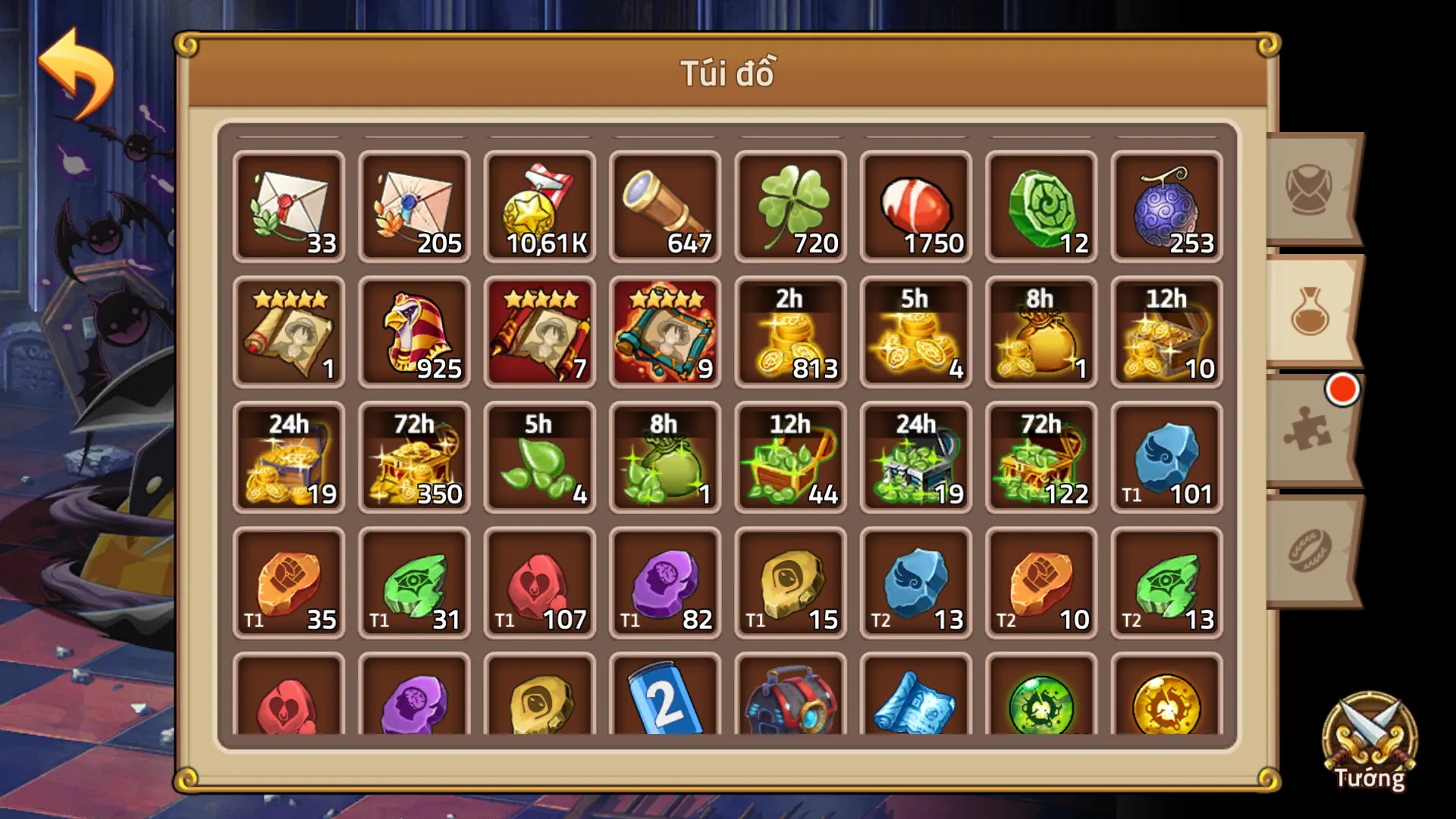The height and width of the screenshot is (819, 1456).
Task: Select the T1 blue soulstone showing 101
Action: pos(1166,457)
